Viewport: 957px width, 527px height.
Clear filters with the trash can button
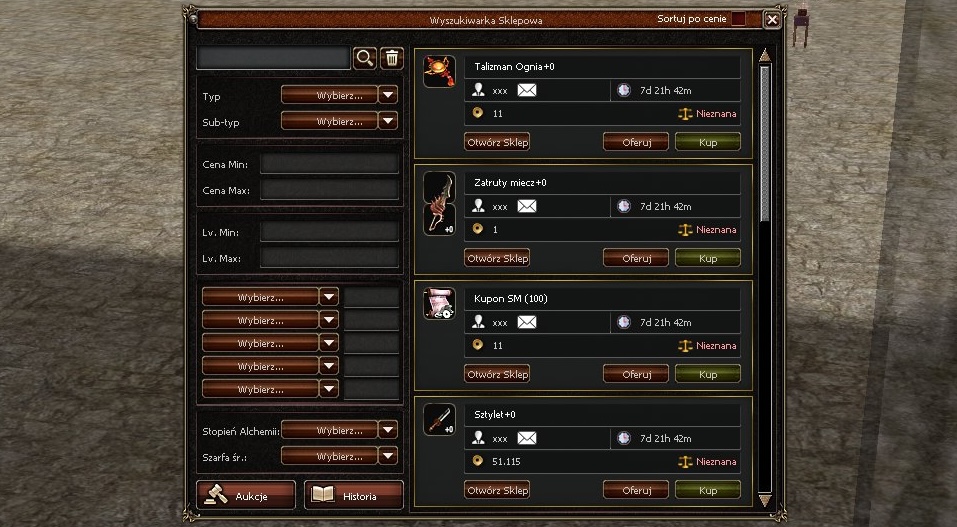coord(391,58)
